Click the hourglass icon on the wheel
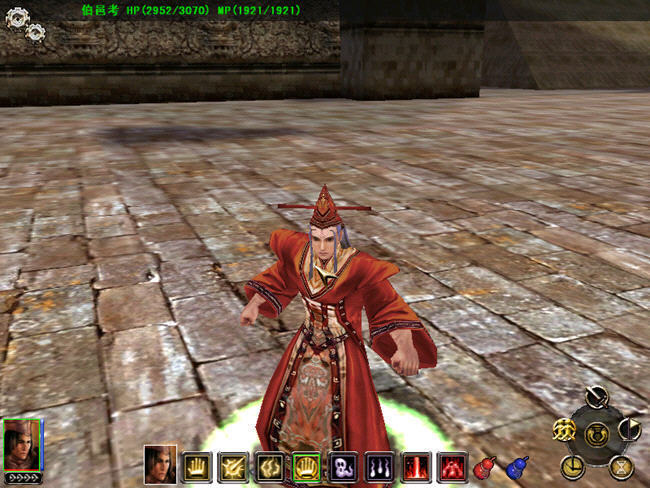650x488 pixels. [620, 465]
